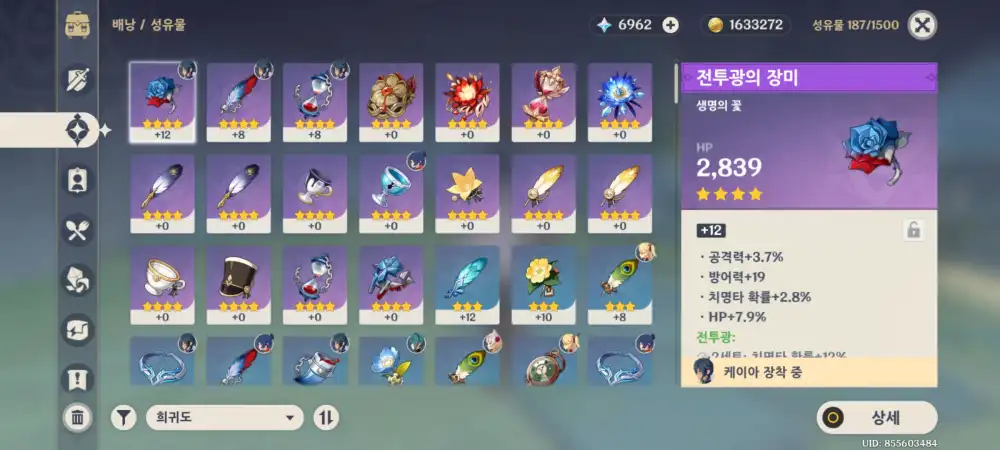Add primogems with the plus button
The image size is (1000, 450).
click(670, 25)
